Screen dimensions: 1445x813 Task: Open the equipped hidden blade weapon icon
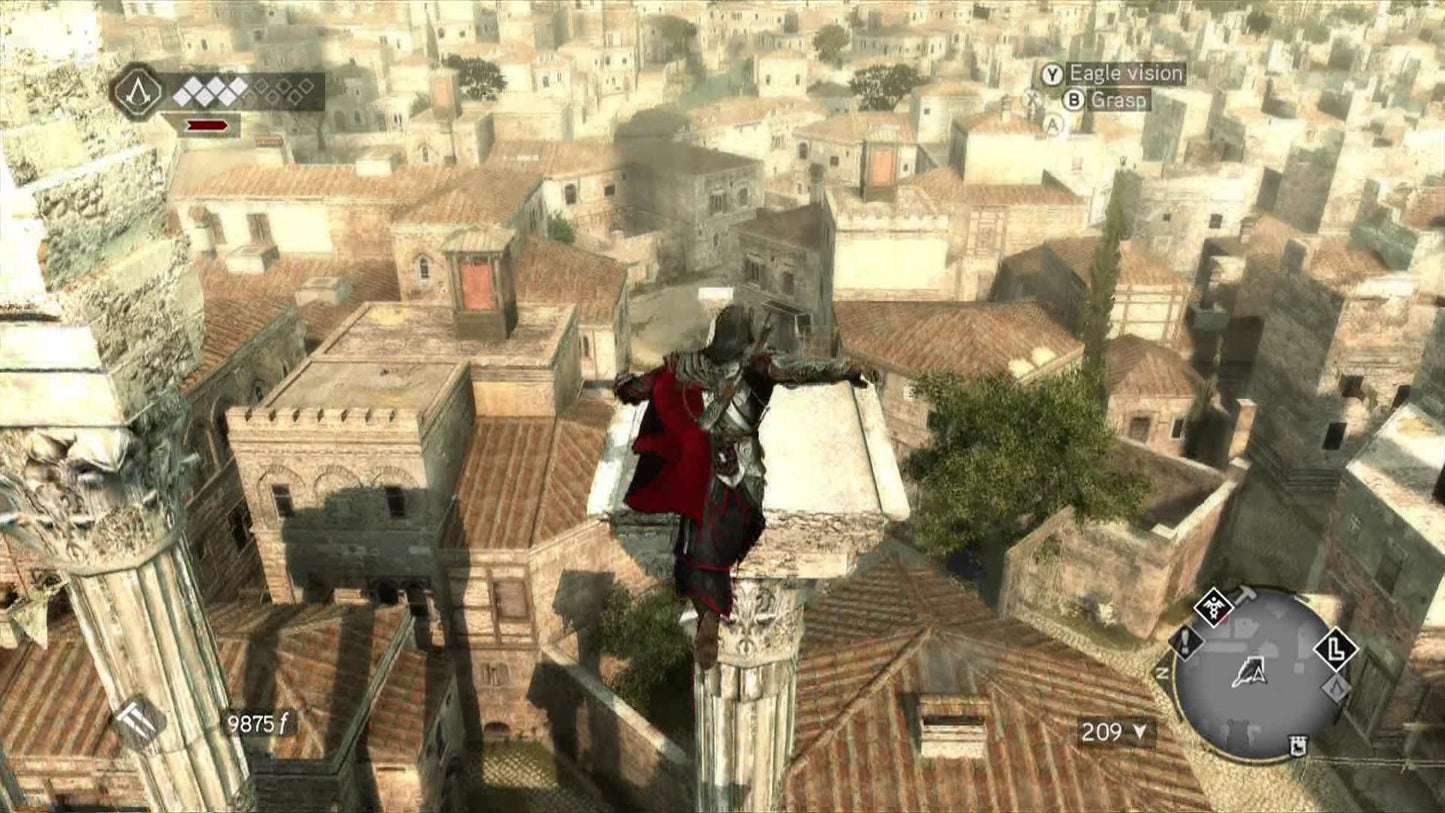pos(138,721)
